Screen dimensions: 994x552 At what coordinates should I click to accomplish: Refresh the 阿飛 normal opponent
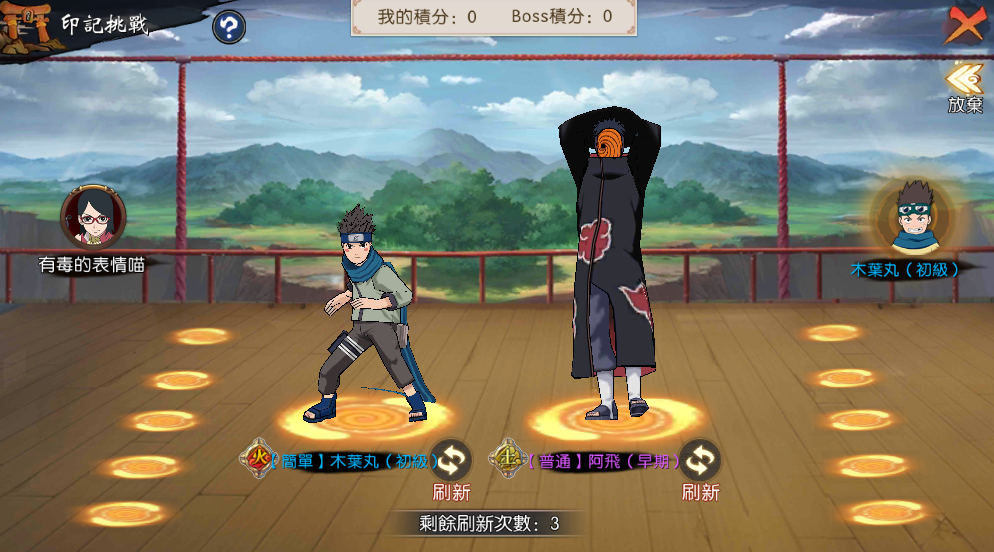pyautogui.click(x=700, y=461)
